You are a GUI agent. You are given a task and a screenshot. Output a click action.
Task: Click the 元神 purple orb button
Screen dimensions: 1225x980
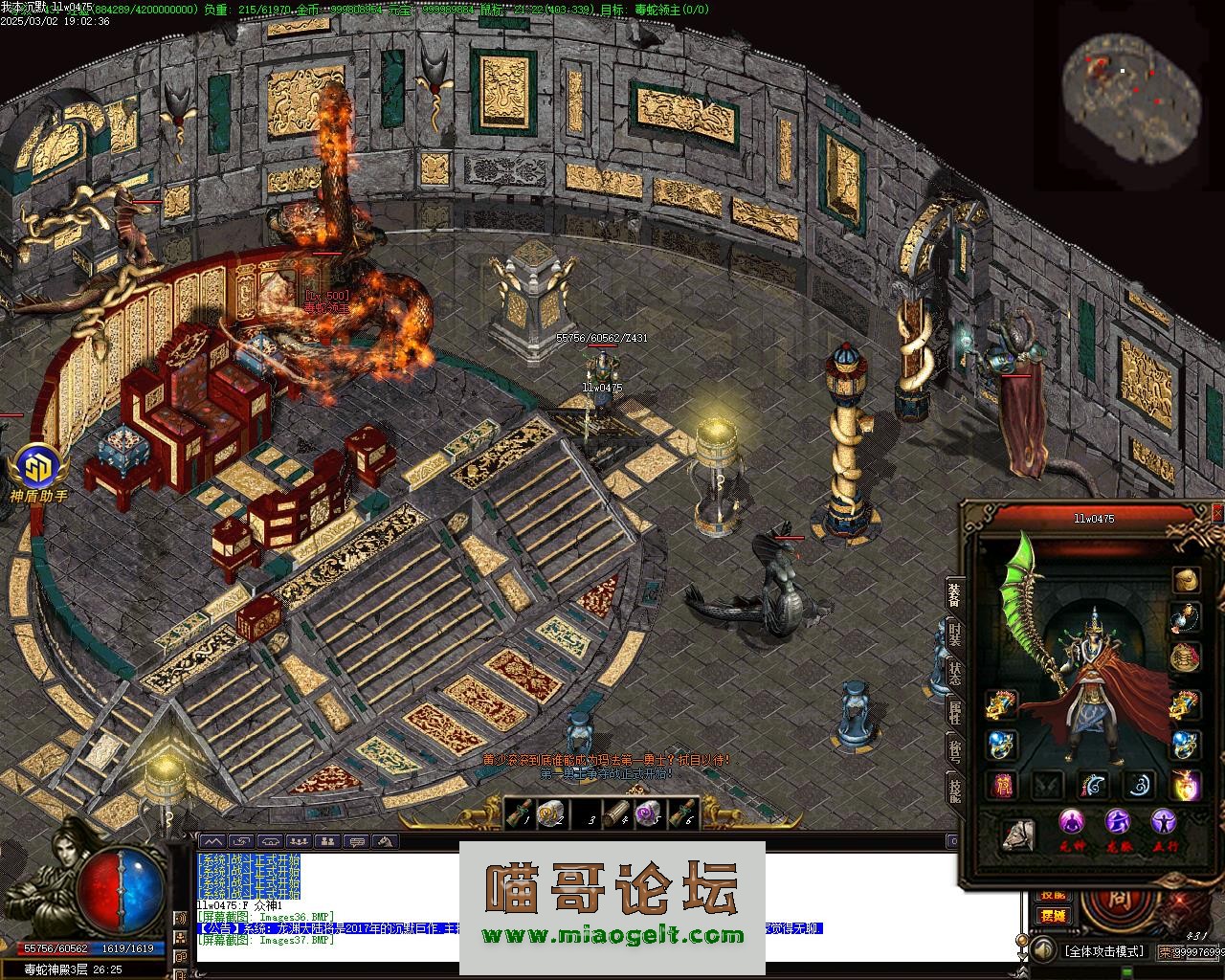click(1072, 821)
